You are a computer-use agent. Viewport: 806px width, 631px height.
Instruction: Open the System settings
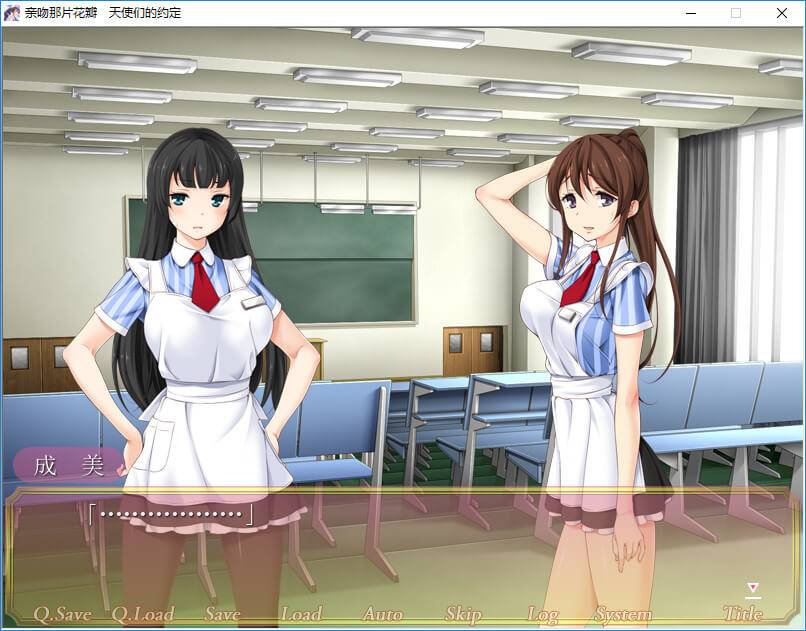tap(623, 614)
